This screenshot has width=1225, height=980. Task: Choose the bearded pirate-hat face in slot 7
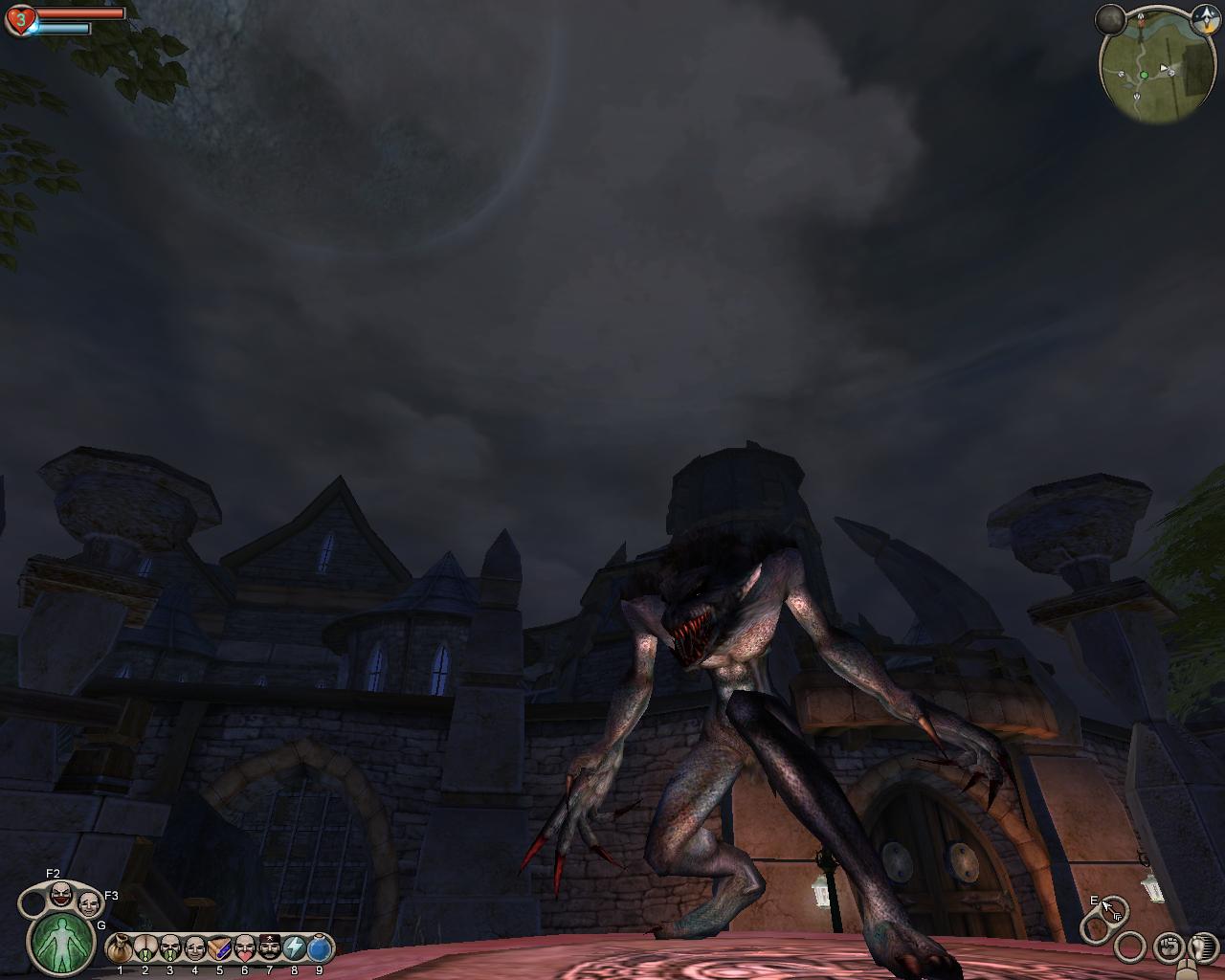[270, 948]
